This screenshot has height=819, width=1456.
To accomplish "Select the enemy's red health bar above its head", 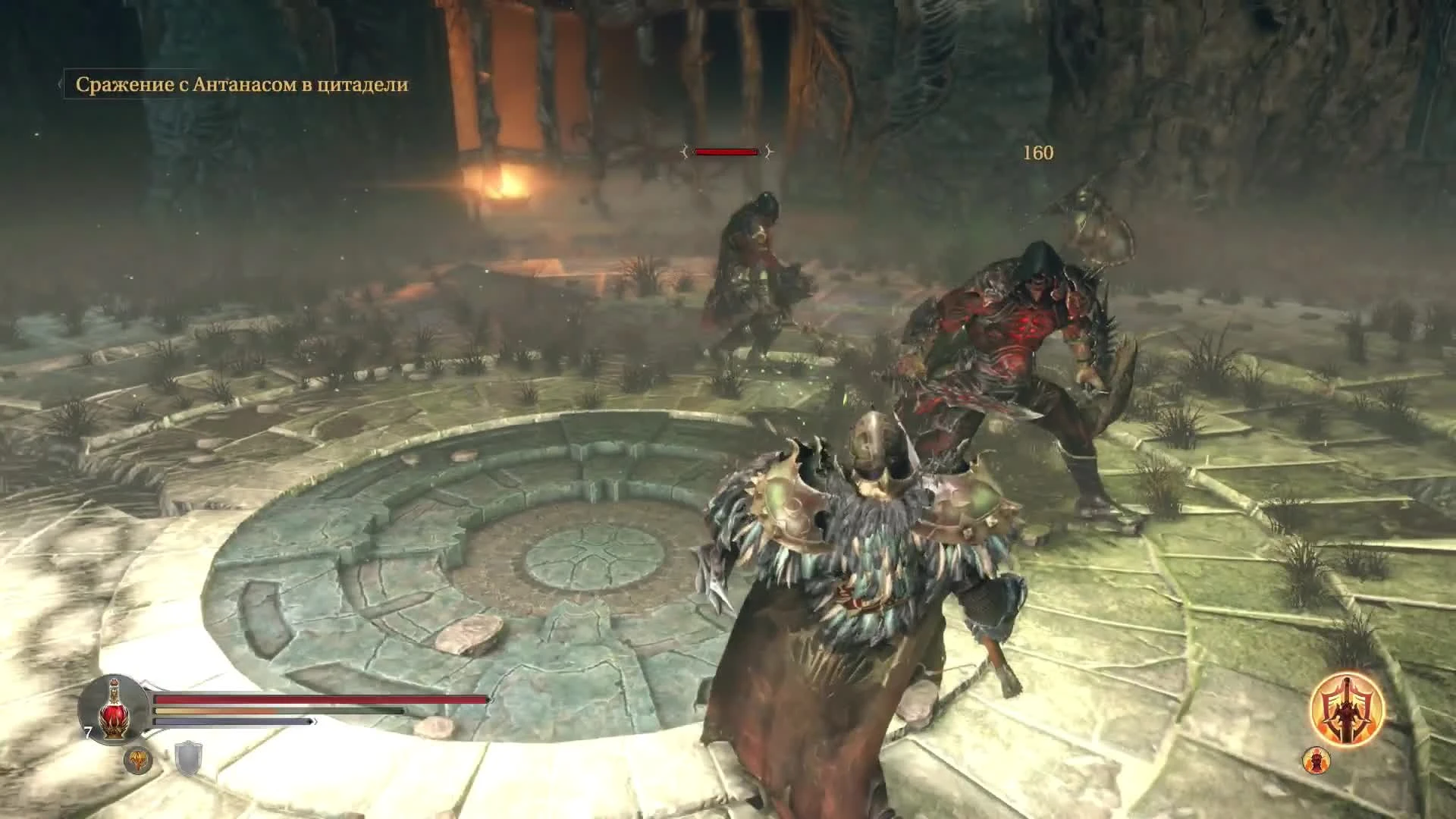I will pos(726,152).
